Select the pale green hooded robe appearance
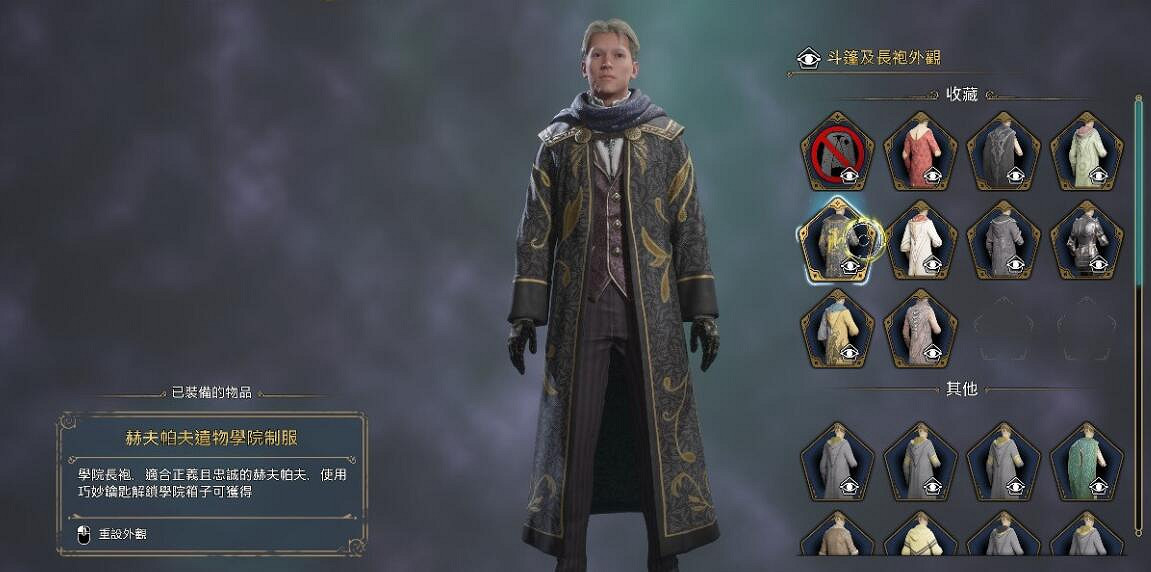This screenshot has width=1151, height=572. point(1087,152)
